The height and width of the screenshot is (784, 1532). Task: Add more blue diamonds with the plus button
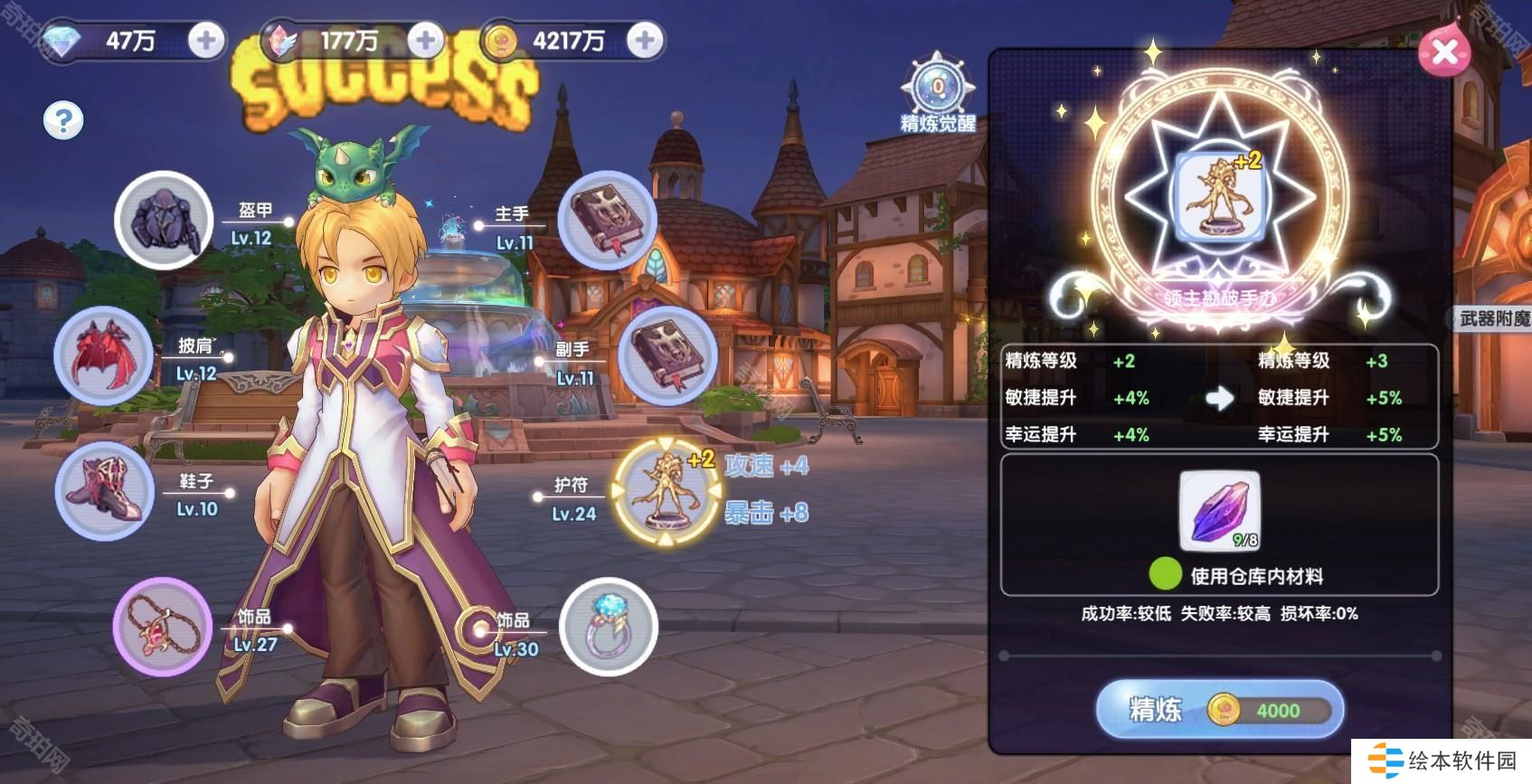[206, 41]
